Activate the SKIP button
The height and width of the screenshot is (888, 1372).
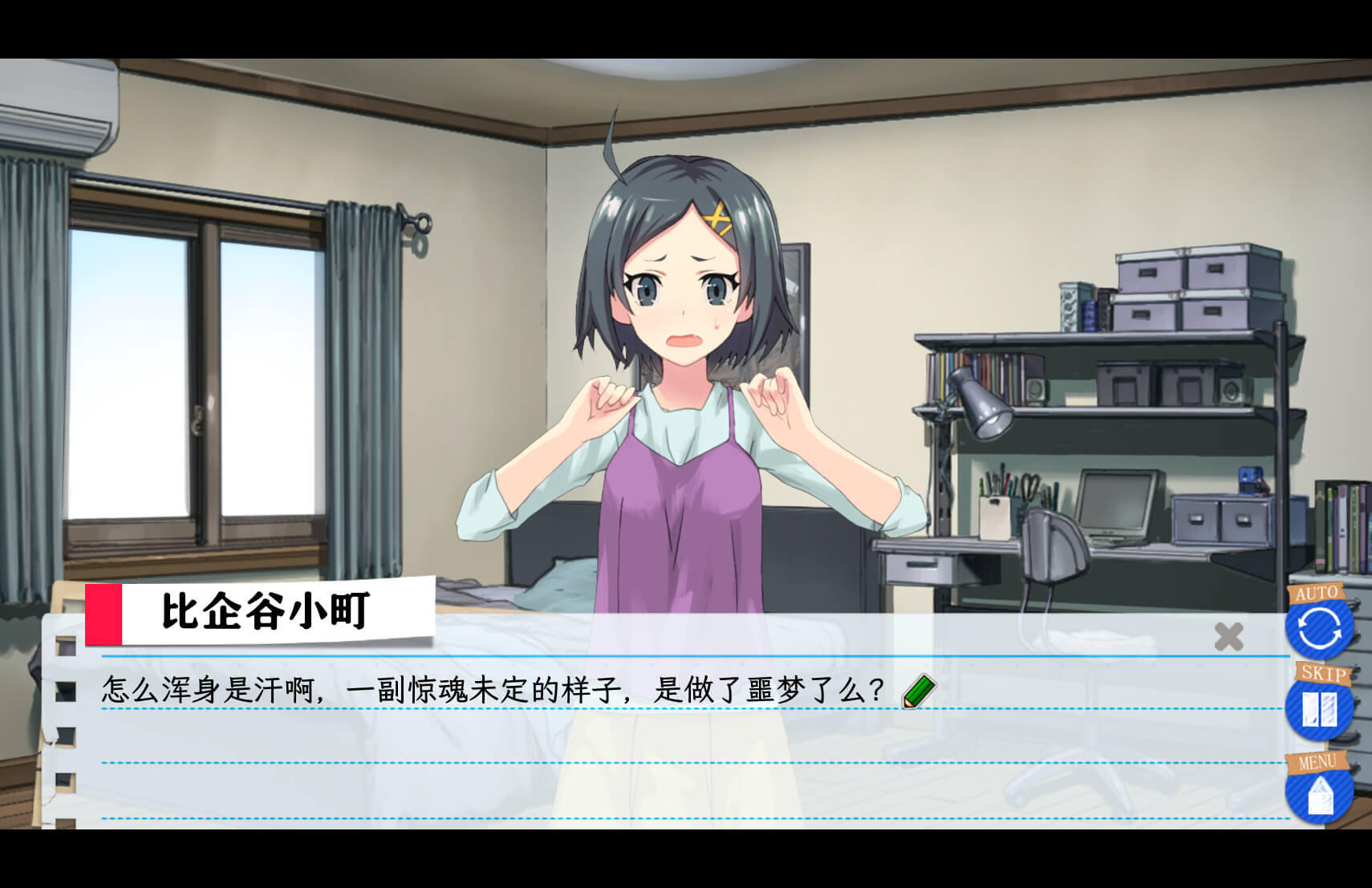pyautogui.click(x=1318, y=708)
